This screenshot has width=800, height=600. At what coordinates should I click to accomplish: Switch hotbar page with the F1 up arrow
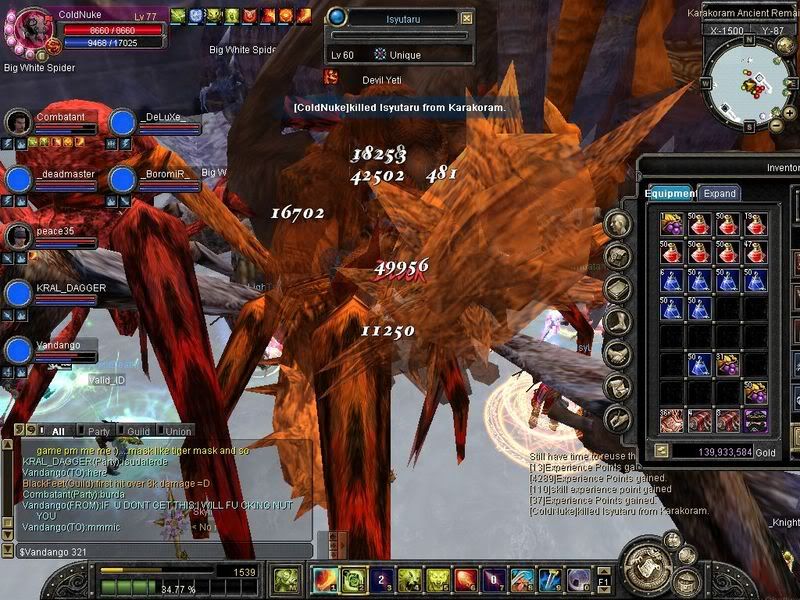602,570
